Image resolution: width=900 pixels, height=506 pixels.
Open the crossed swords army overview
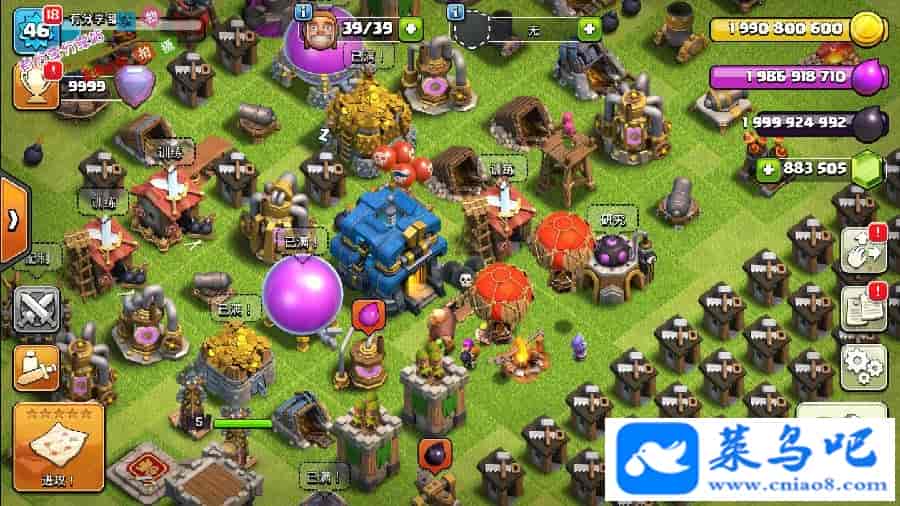[x=34, y=307]
